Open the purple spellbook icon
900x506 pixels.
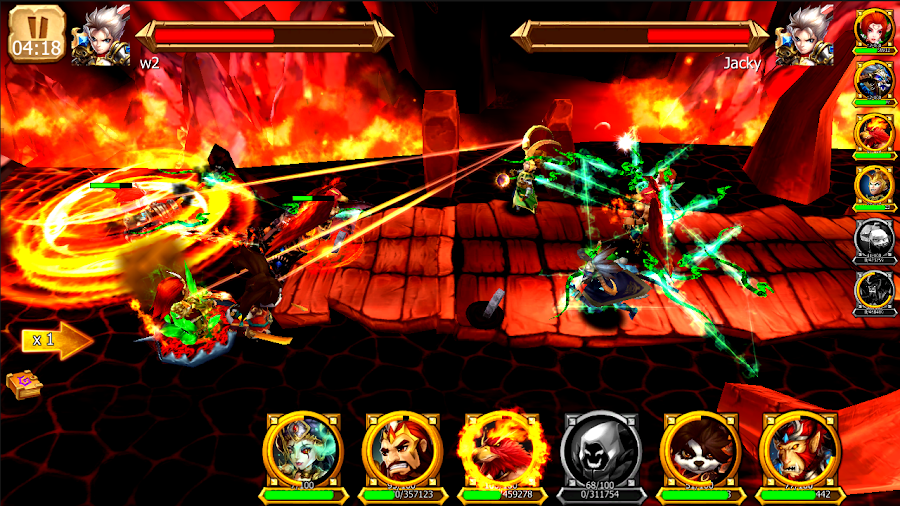(x=22, y=384)
